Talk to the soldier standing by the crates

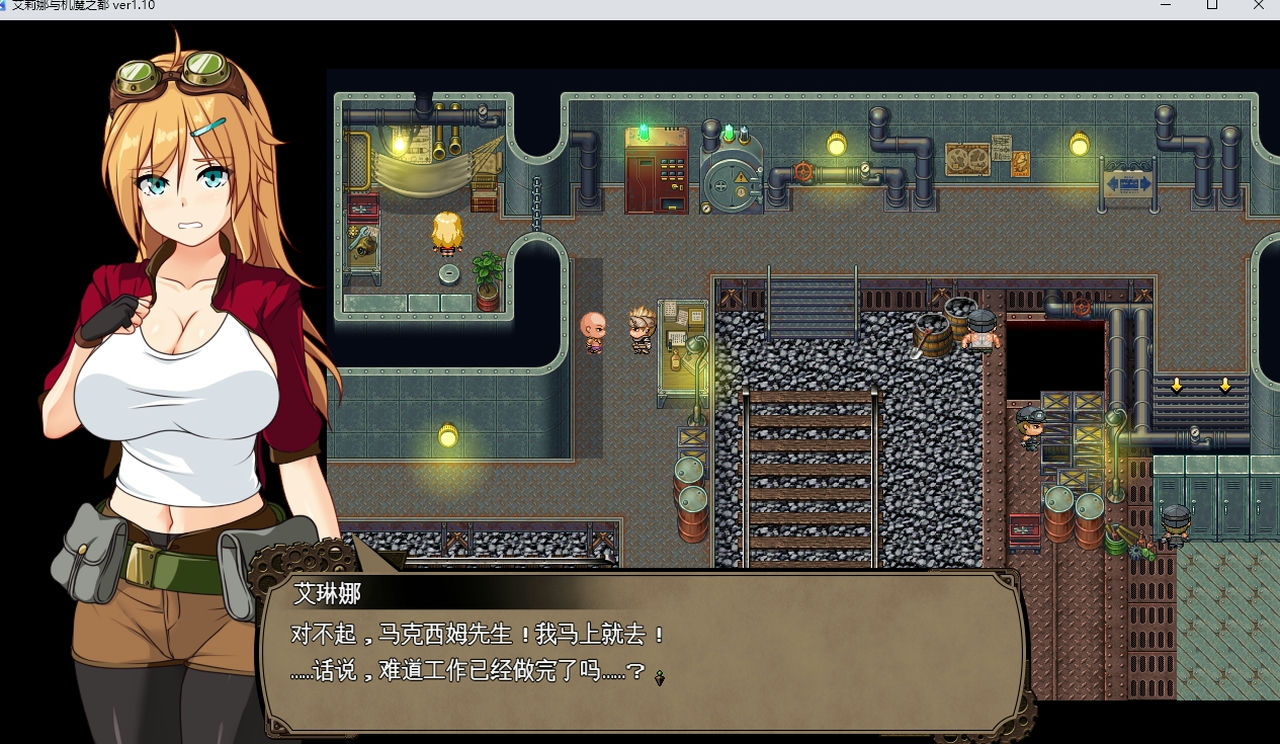[1032, 427]
